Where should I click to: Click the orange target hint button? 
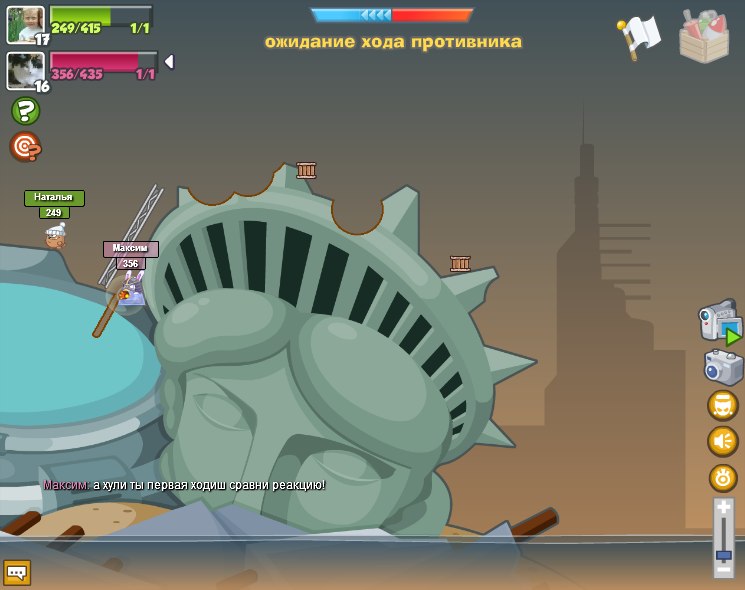click(x=25, y=147)
